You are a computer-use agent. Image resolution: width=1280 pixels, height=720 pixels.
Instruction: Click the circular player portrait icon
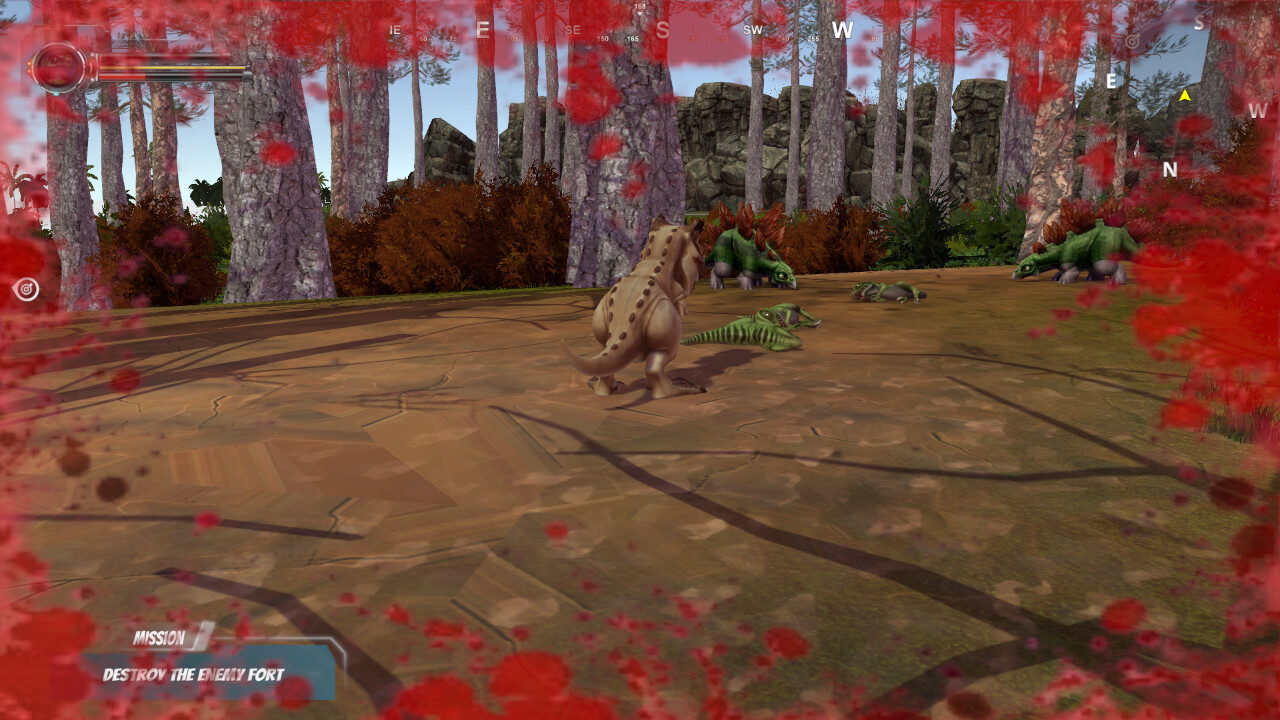[59, 67]
